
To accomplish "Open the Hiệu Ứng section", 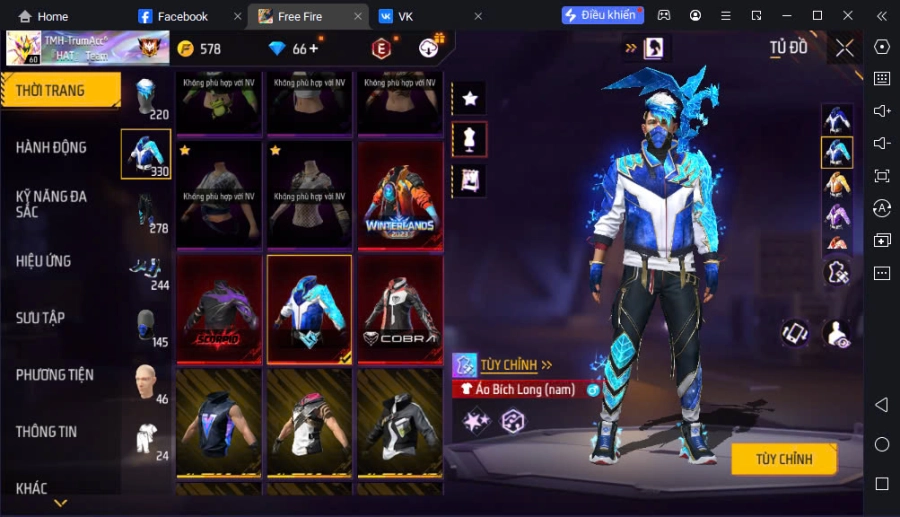I will coord(44,261).
